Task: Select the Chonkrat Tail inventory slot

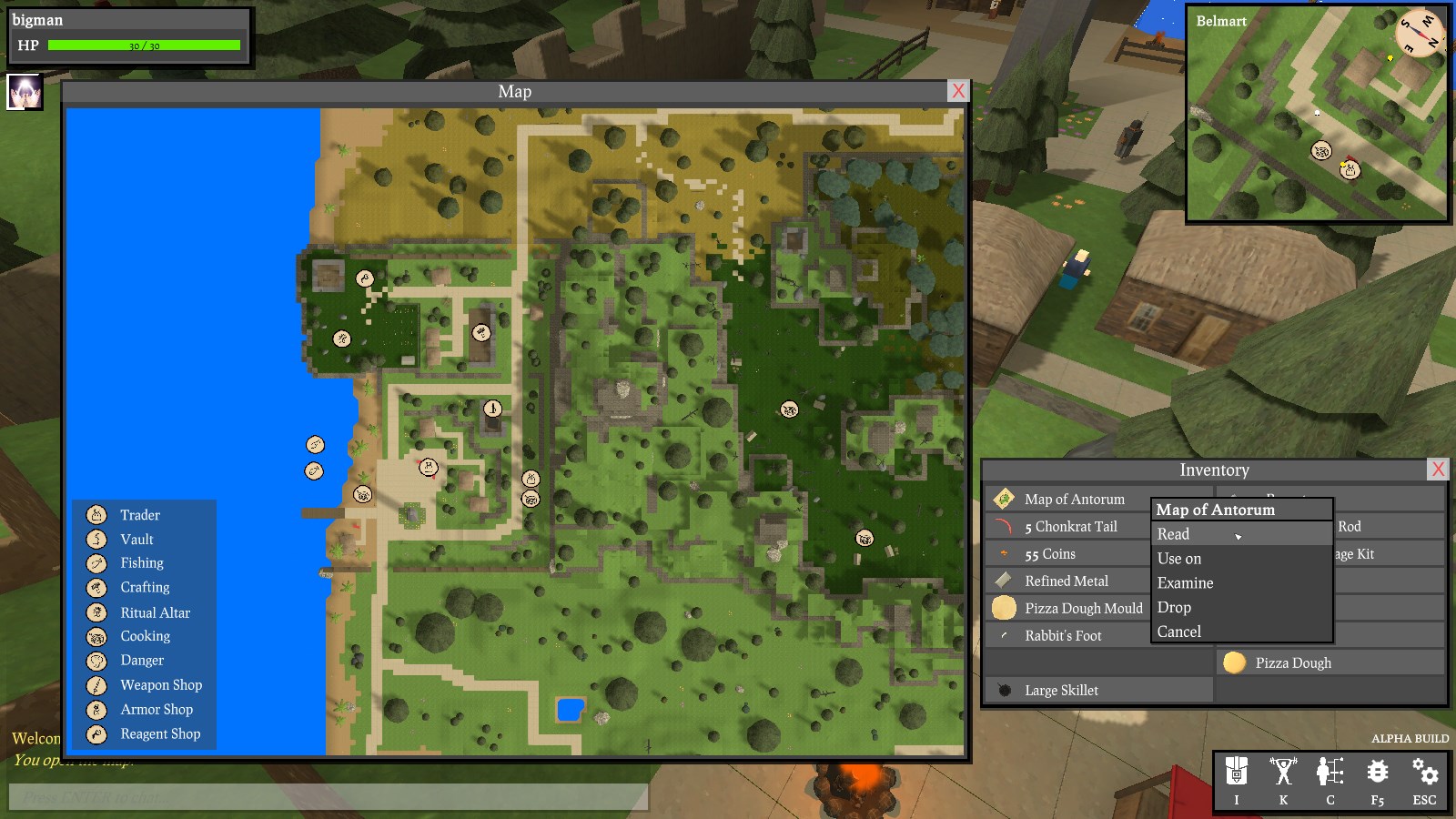Action: (1069, 527)
